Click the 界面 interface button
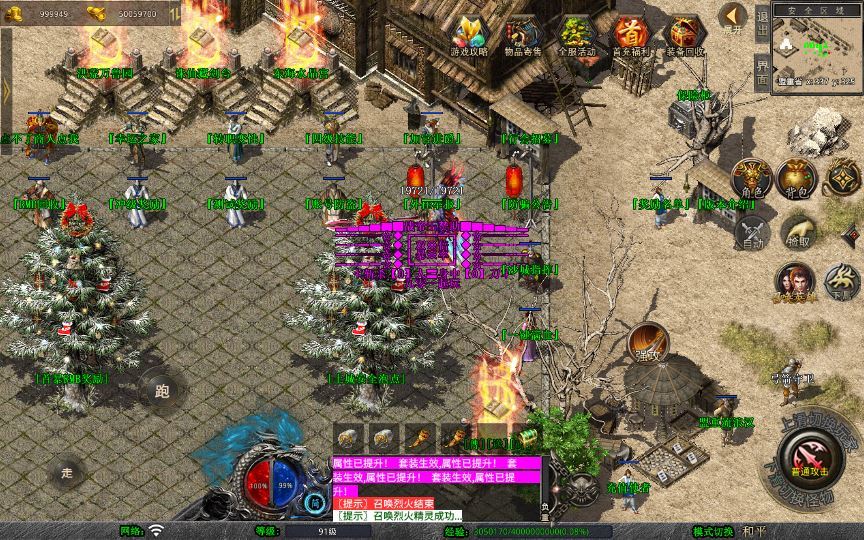 coord(762,70)
